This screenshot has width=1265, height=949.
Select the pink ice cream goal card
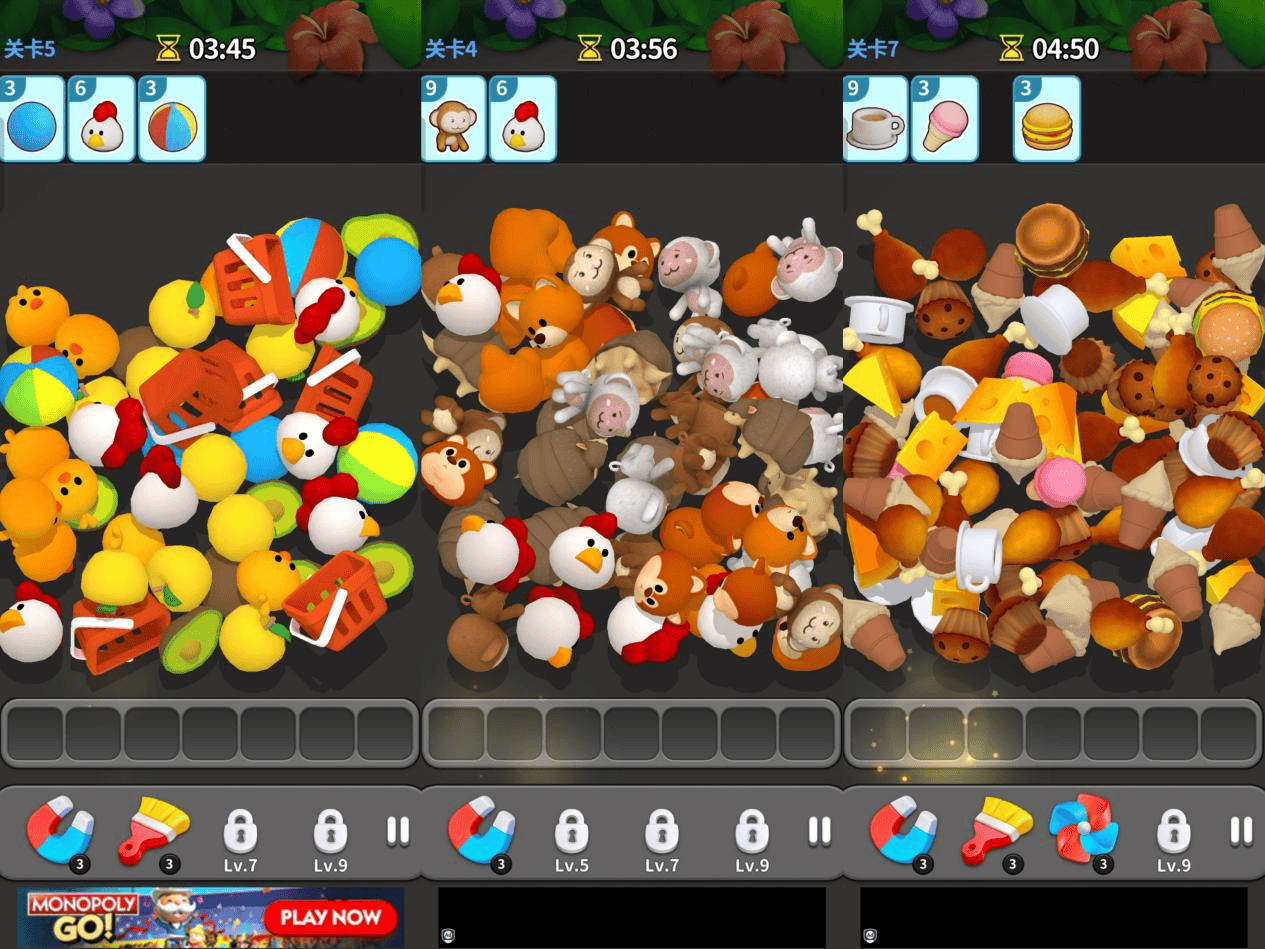[x=944, y=119]
